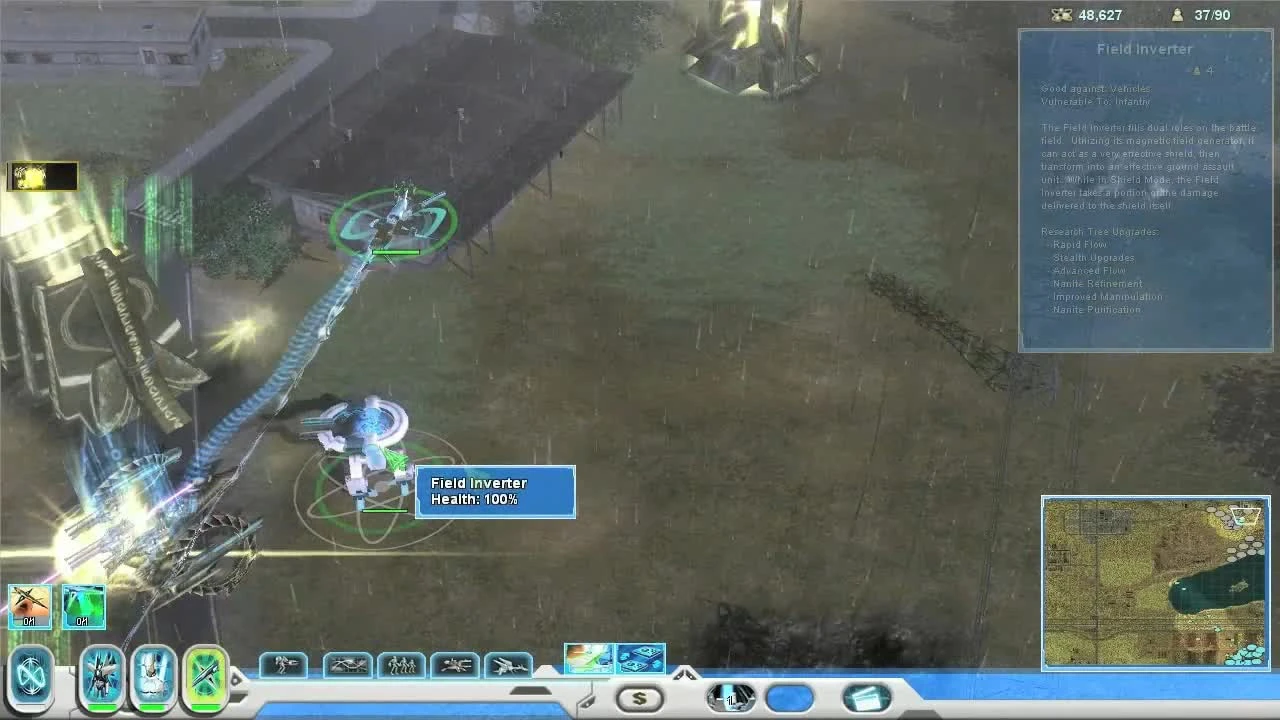Screen dimensions: 1280x720
Task: Click the $ money button on the command bar
Action: pos(640,697)
